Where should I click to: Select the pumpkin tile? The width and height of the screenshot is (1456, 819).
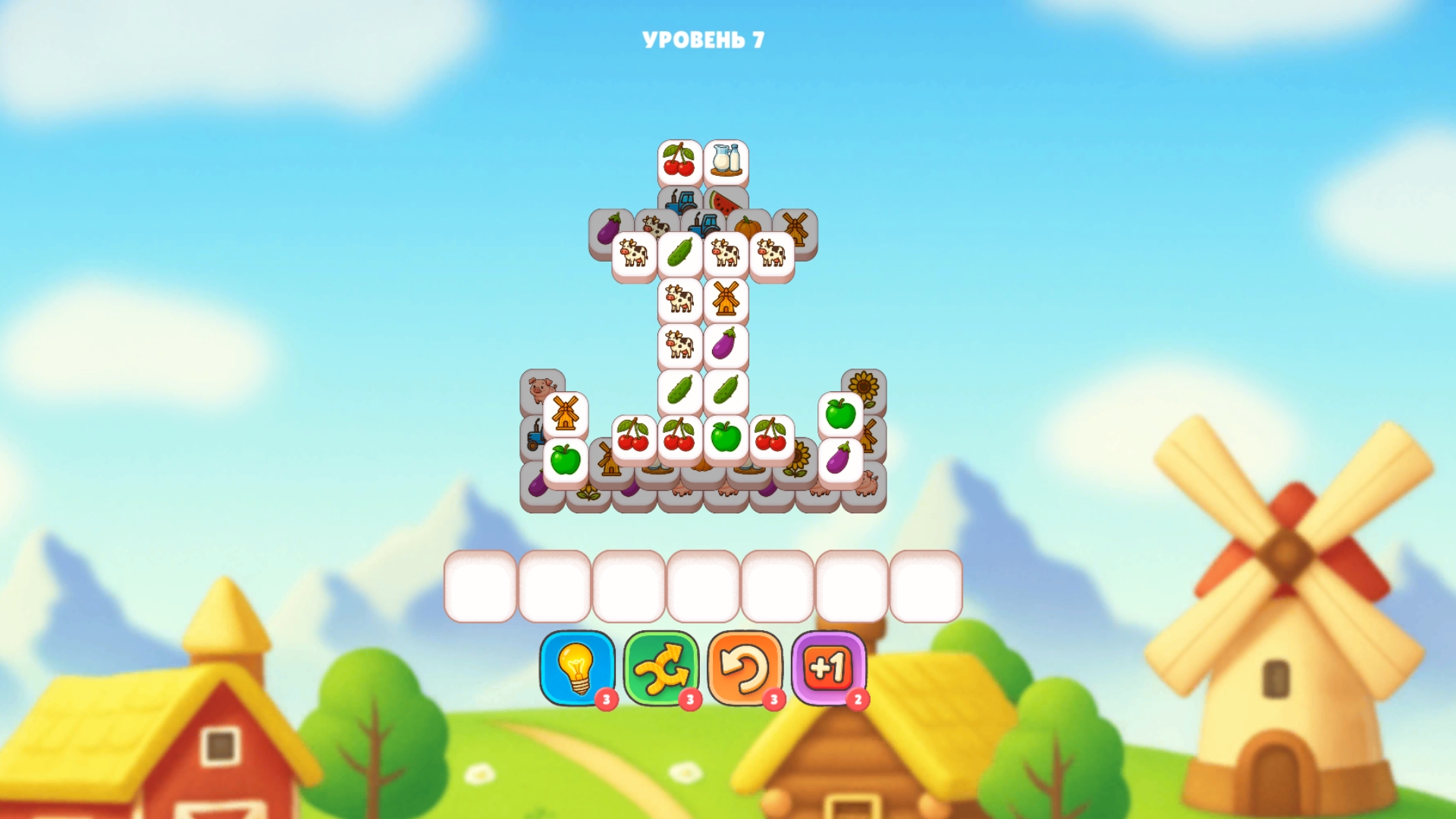[x=748, y=224]
